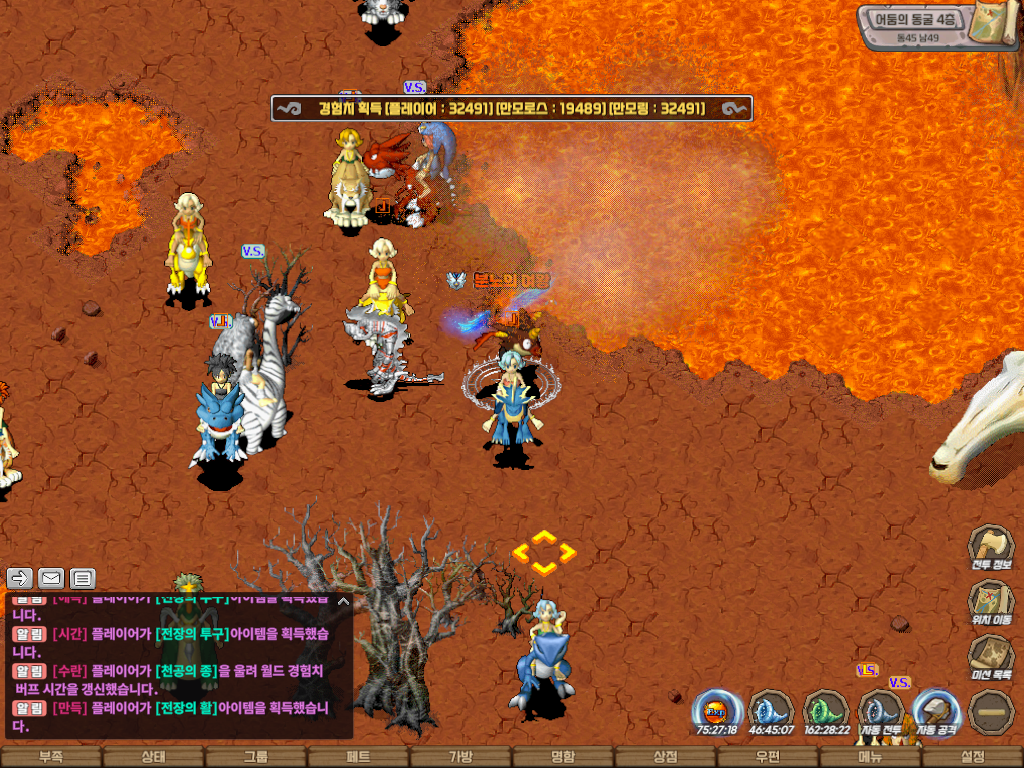The image size is (1024, 768).
Task: Open the 메뉴 (menu) button
Action: coord(870,757)
